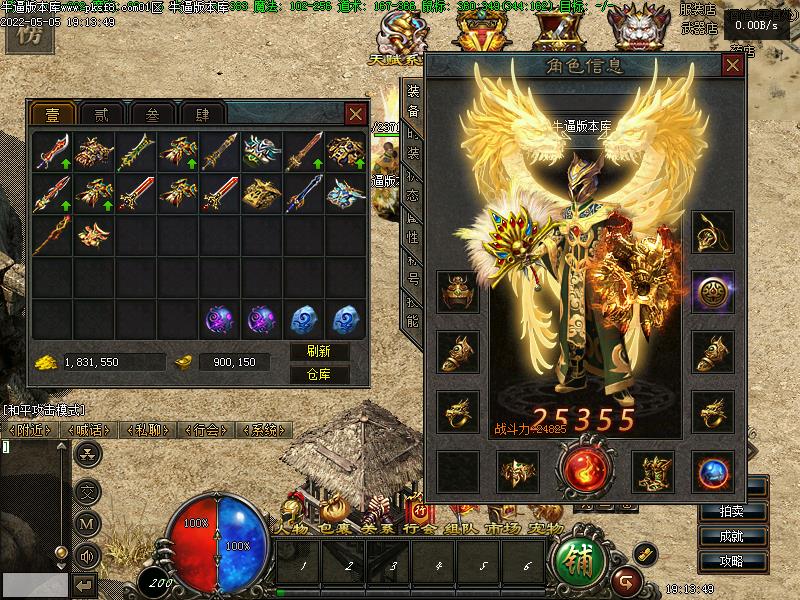Open the white lion boss icon
This screenshot has width=800, height=600.
[641, 30]
